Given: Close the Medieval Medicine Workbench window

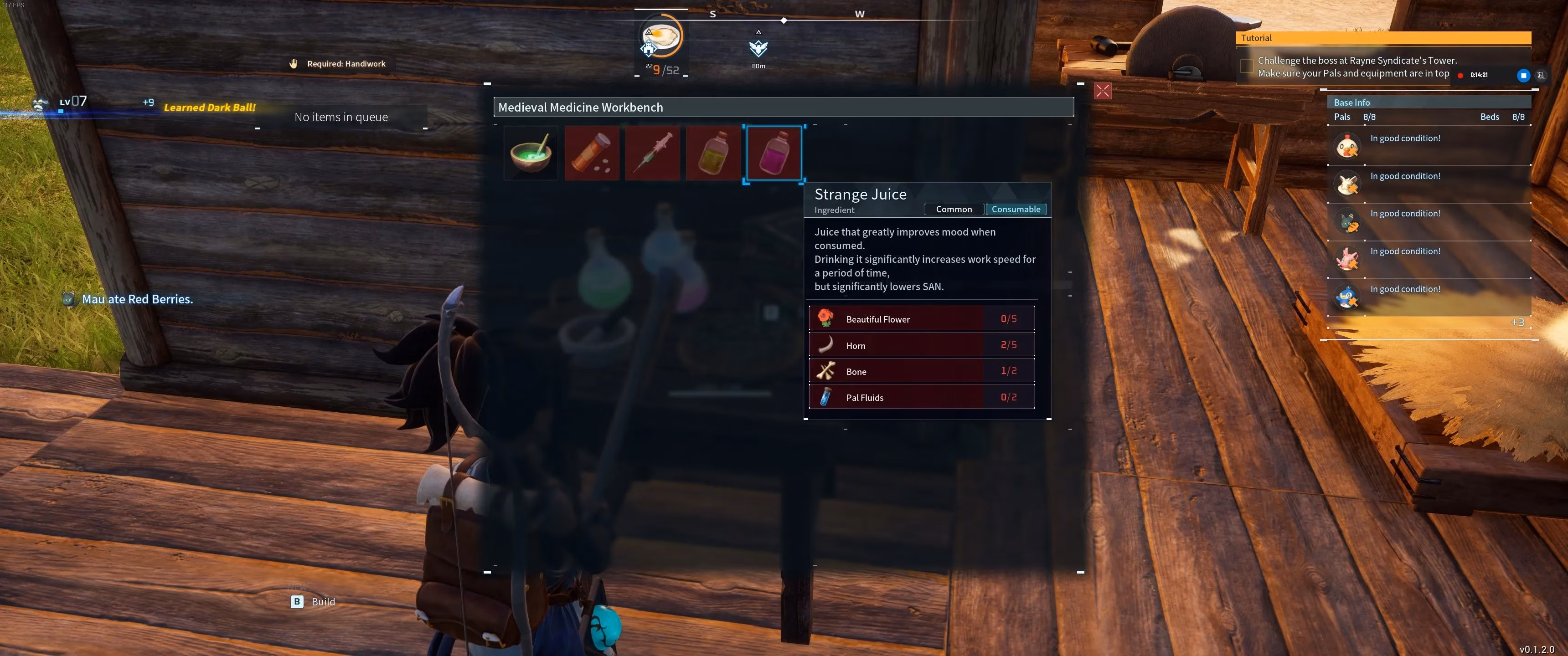Looking at the screenshot, I should (x=1102, y=91).
